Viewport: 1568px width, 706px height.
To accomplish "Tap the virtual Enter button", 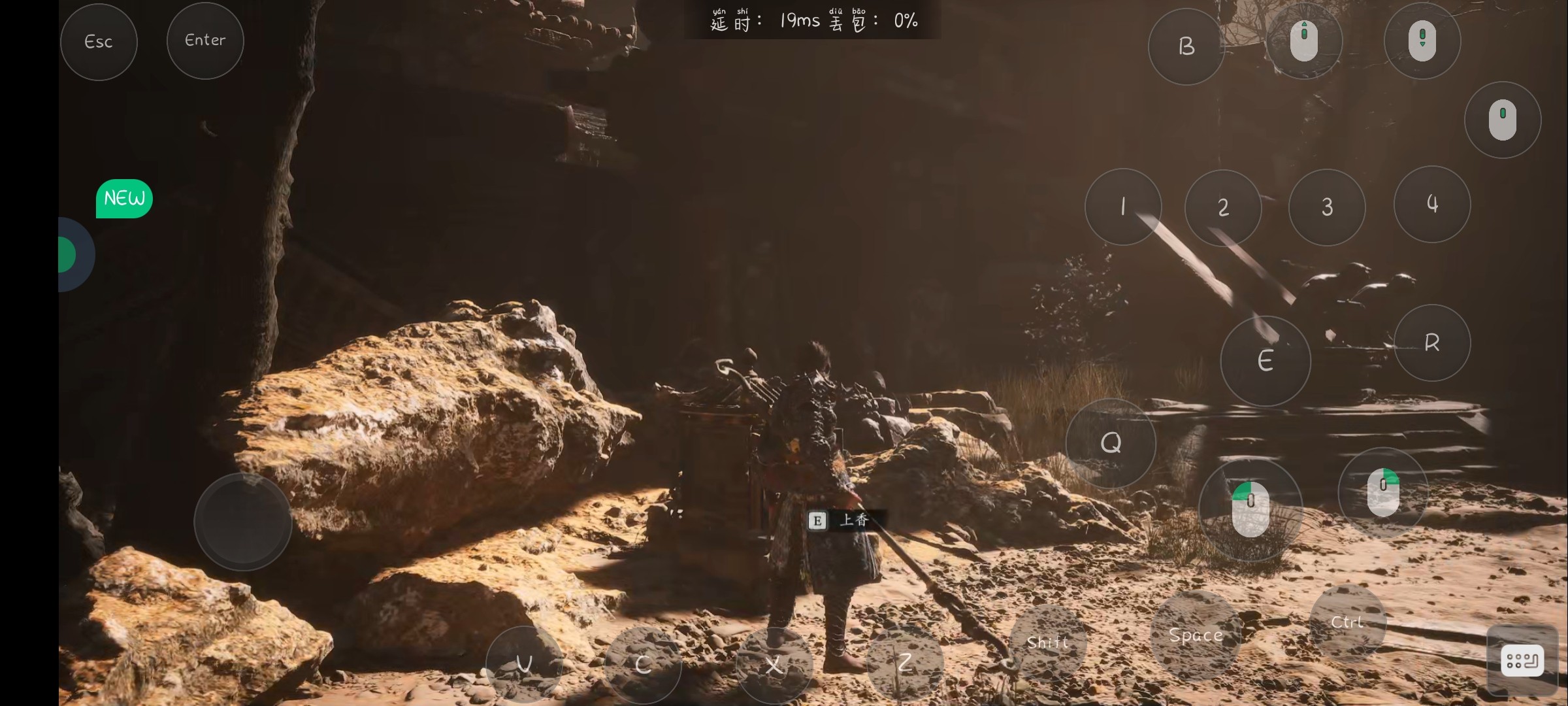I will coord(205,41).
